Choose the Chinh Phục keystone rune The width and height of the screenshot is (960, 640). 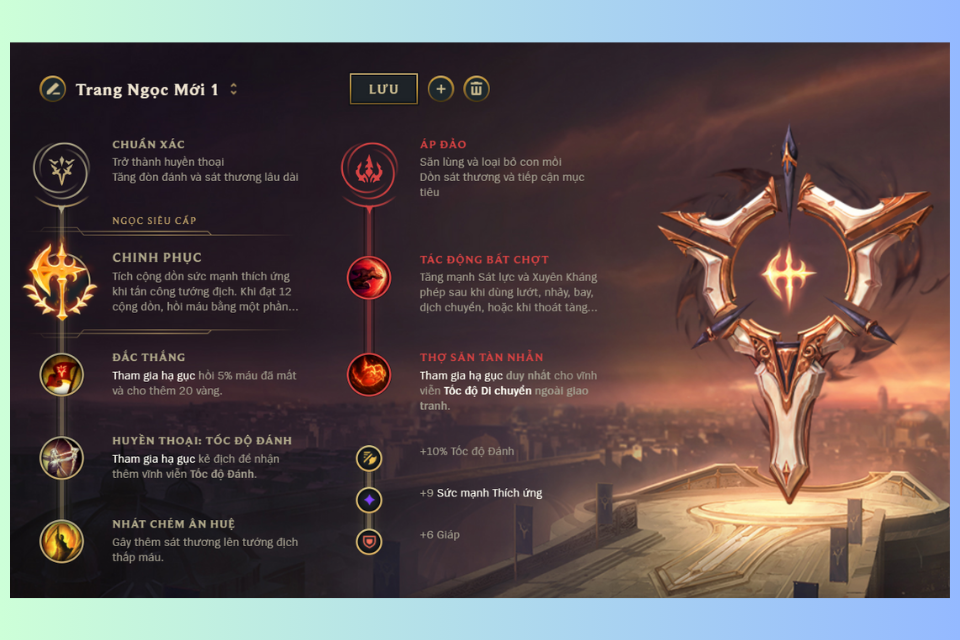(61, 281)
